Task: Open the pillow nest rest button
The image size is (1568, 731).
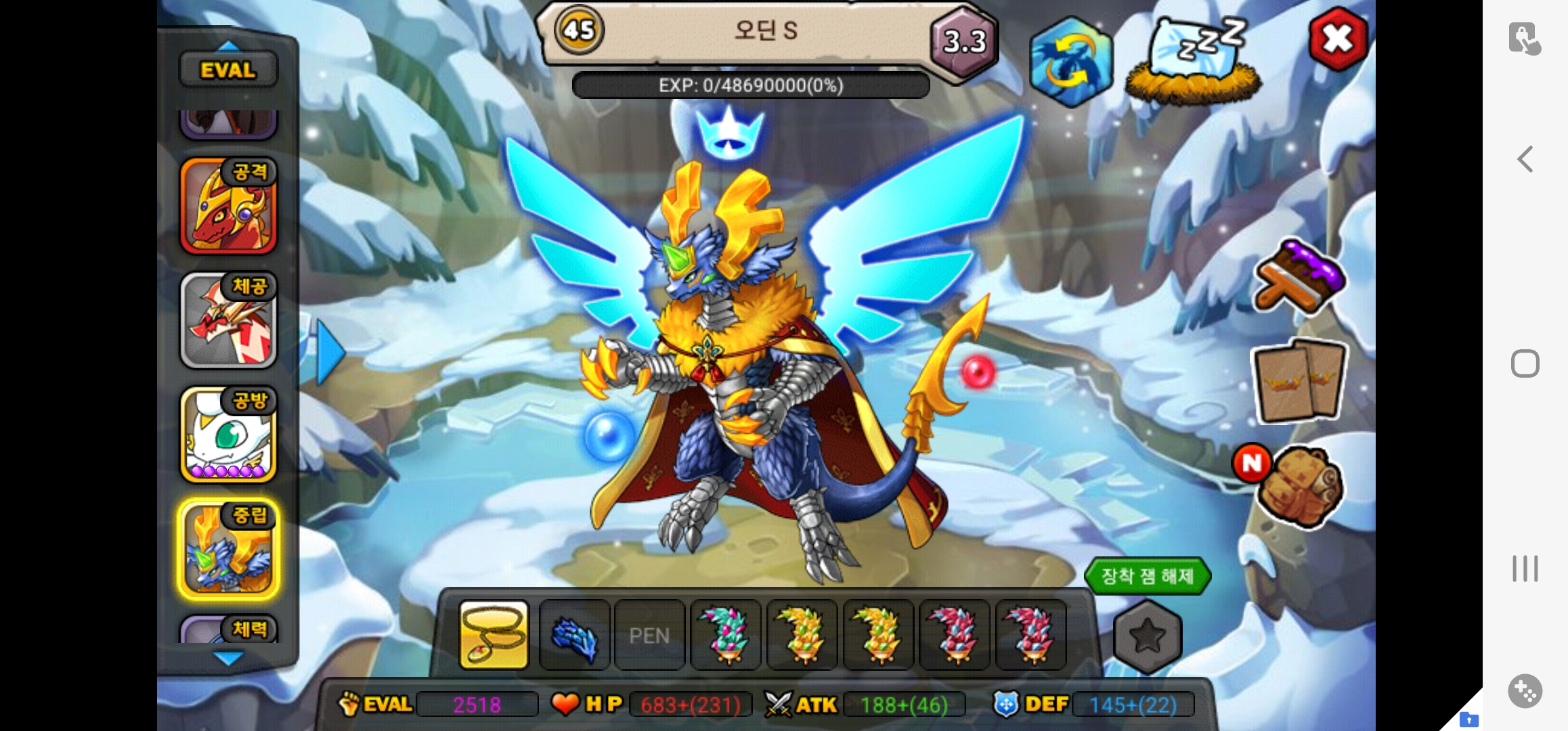Action: (x=1194, y=61)
